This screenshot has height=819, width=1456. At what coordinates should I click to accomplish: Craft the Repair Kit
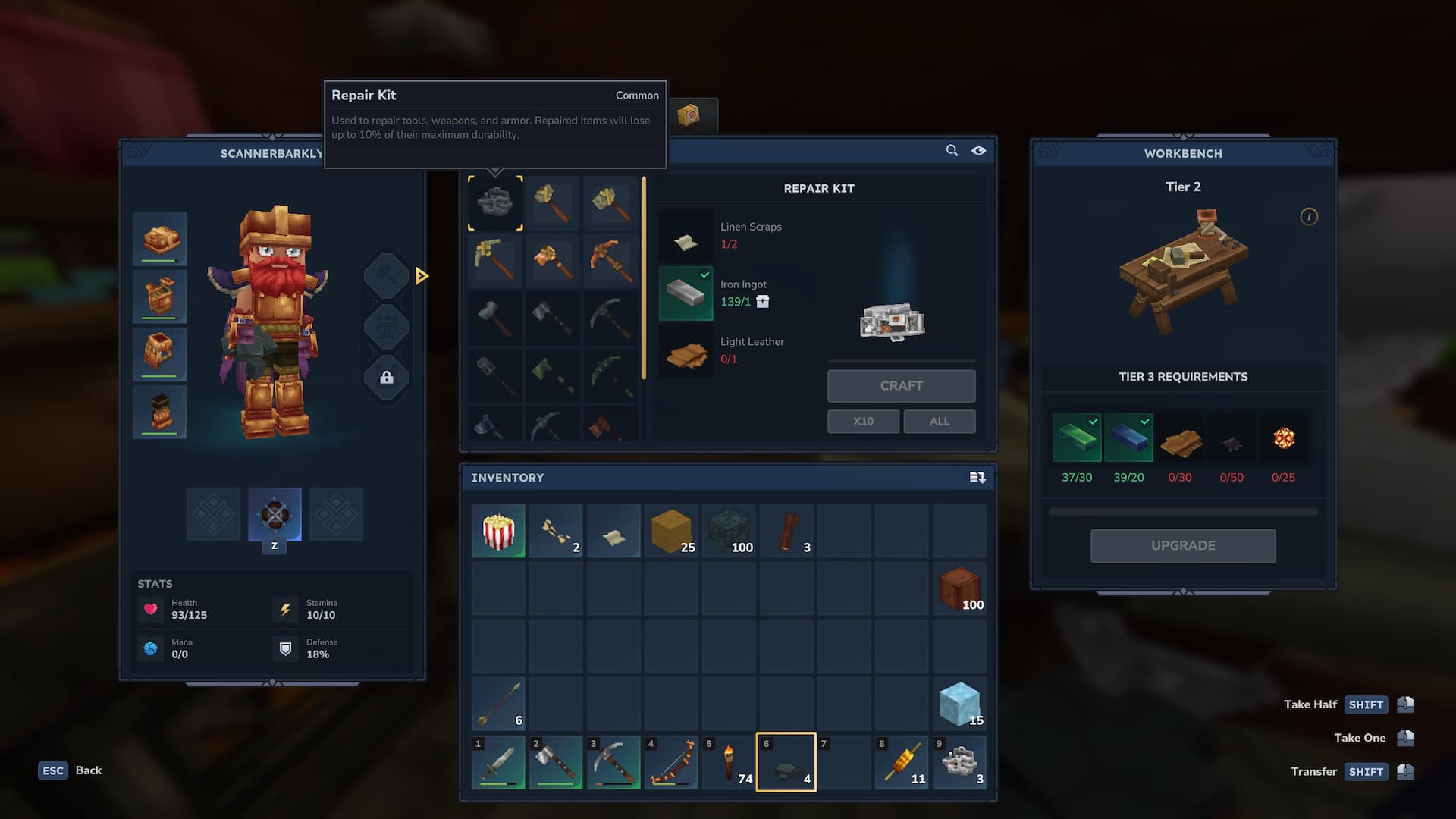[901, 386]
